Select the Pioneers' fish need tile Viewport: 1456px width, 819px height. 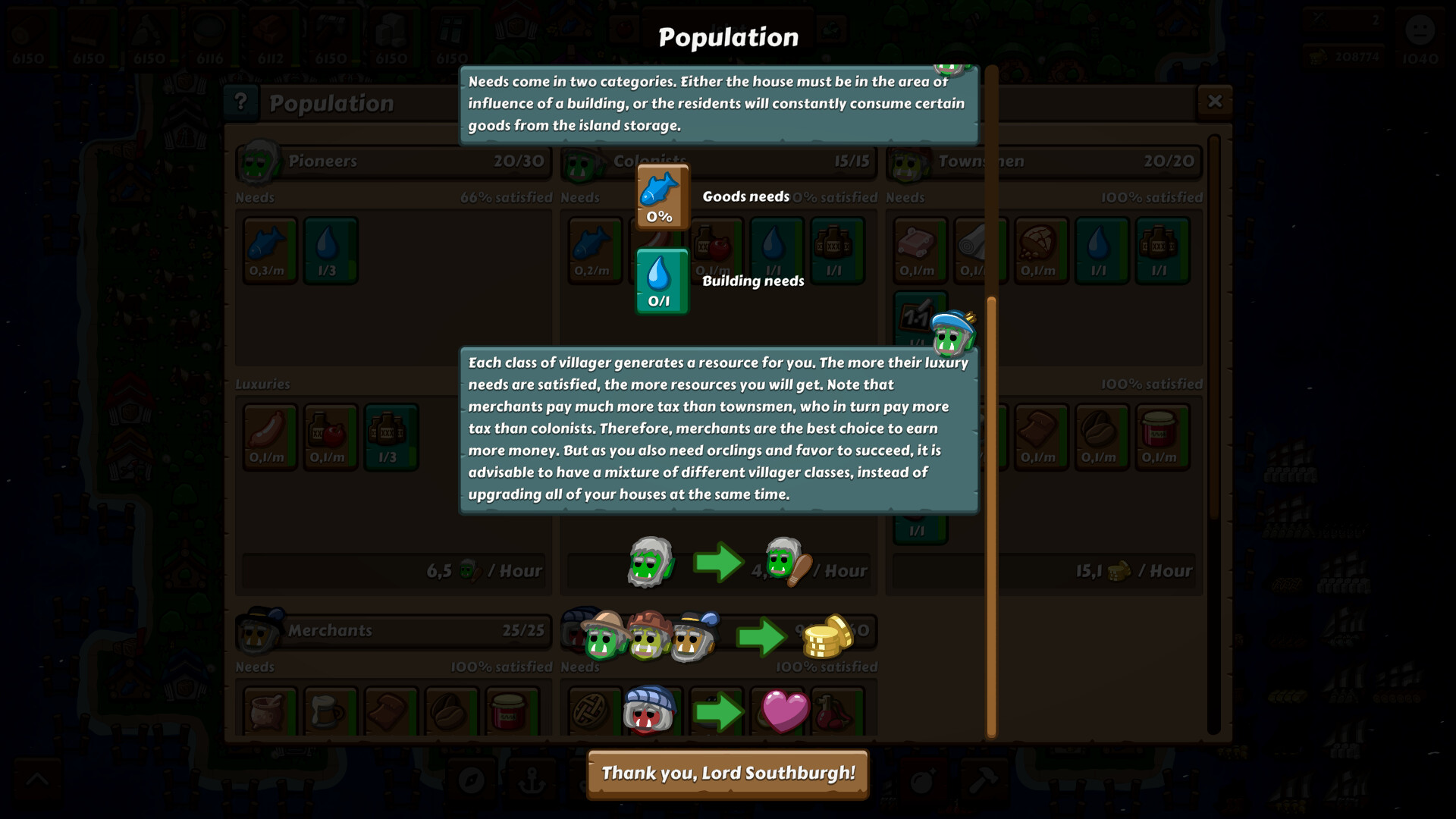(268, 250)
